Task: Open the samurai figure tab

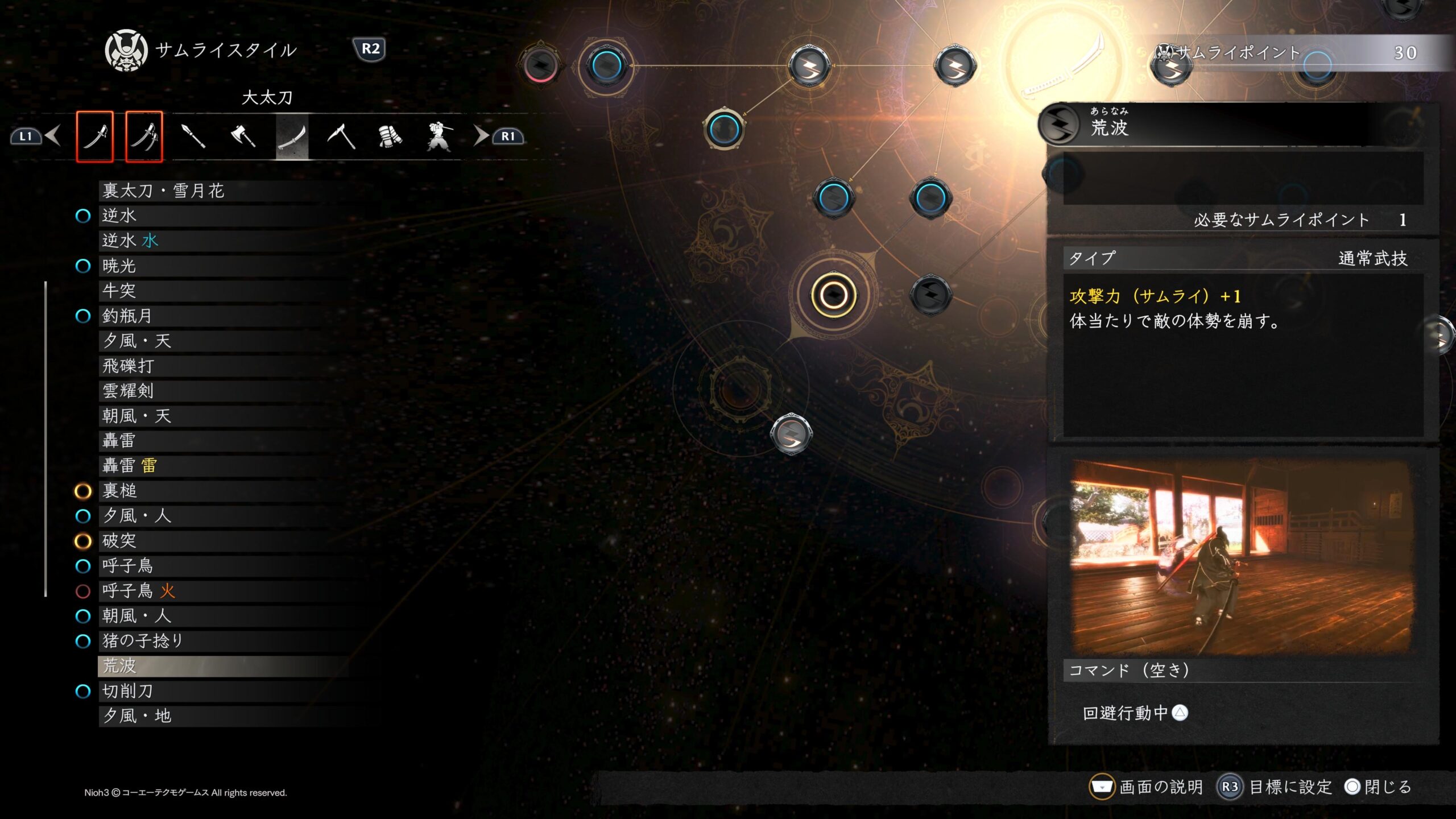Action: [x=439, y=136]
